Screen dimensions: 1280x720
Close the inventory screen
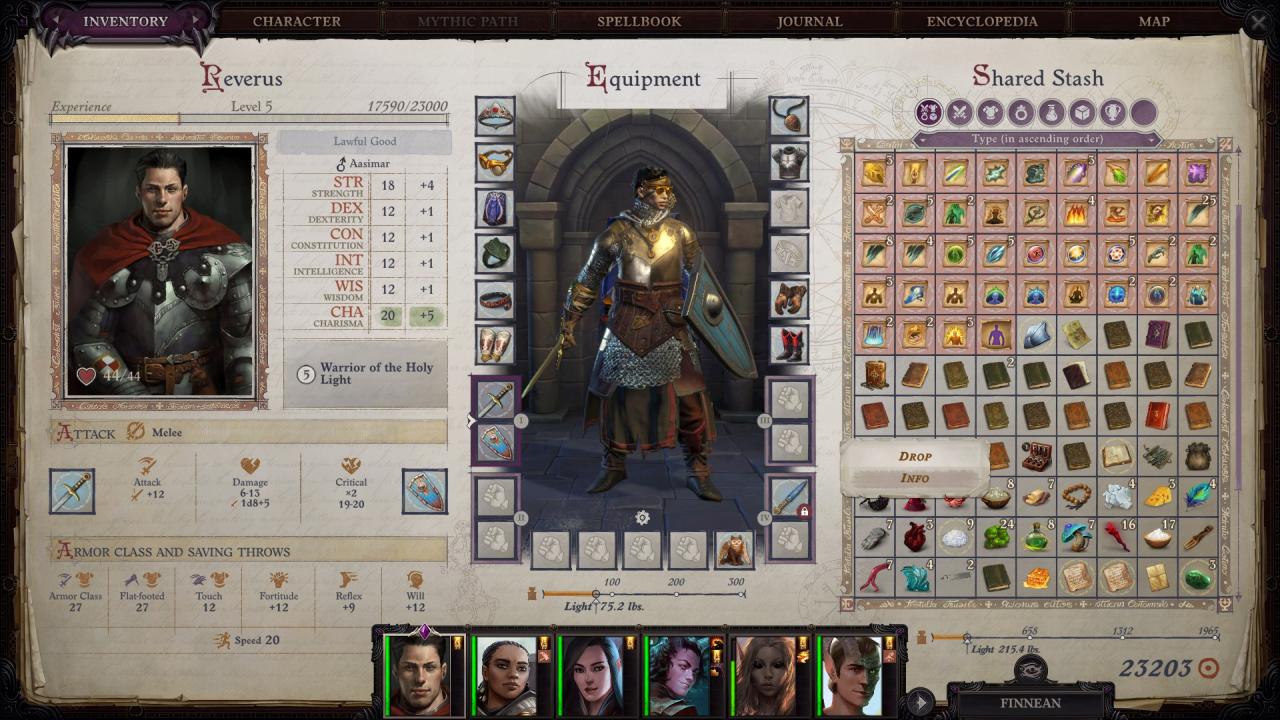[1258, 22]
